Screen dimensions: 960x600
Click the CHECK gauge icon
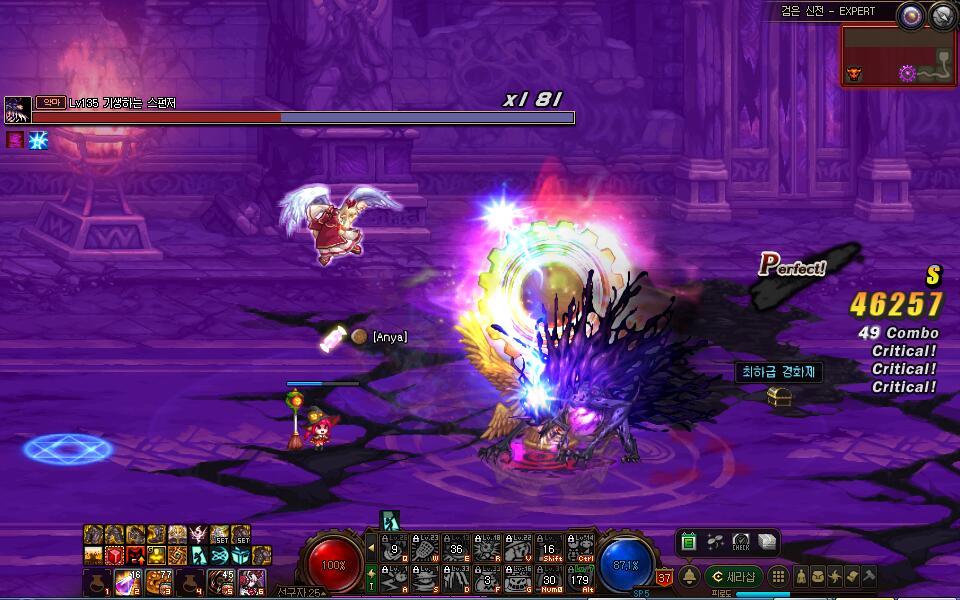(x=741, y=542)
